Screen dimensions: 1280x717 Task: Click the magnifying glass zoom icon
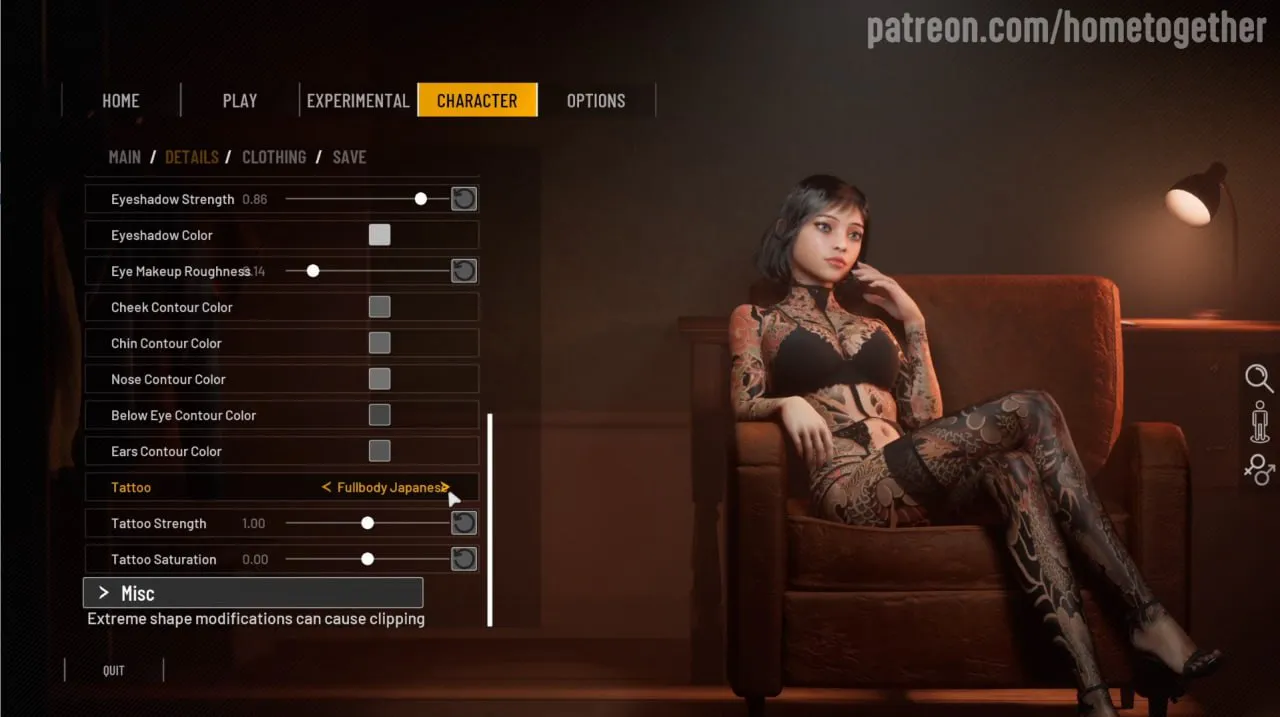coord(1258,378)
